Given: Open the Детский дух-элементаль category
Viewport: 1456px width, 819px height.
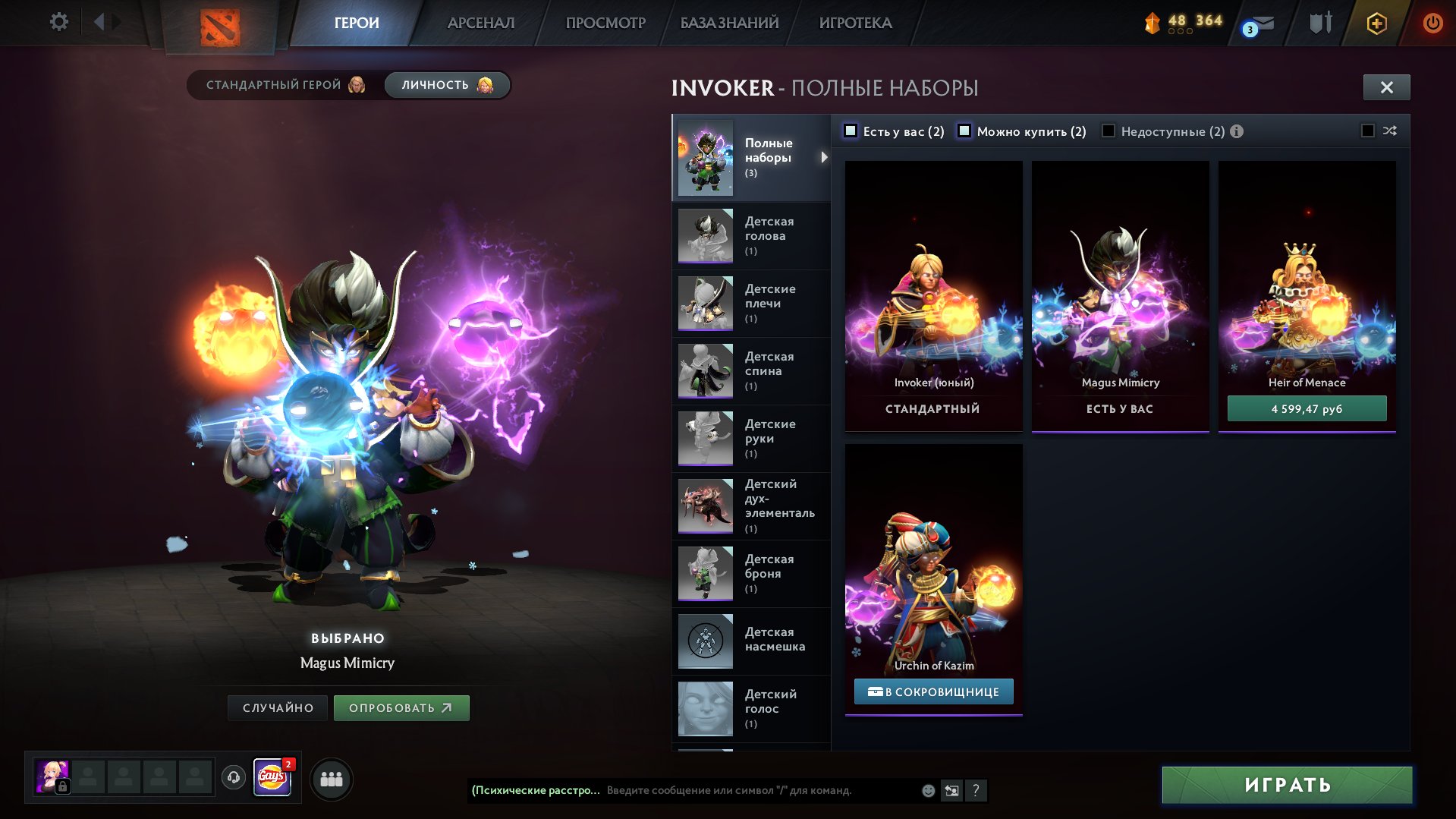Looking at the screenshot, I should 751,506.
